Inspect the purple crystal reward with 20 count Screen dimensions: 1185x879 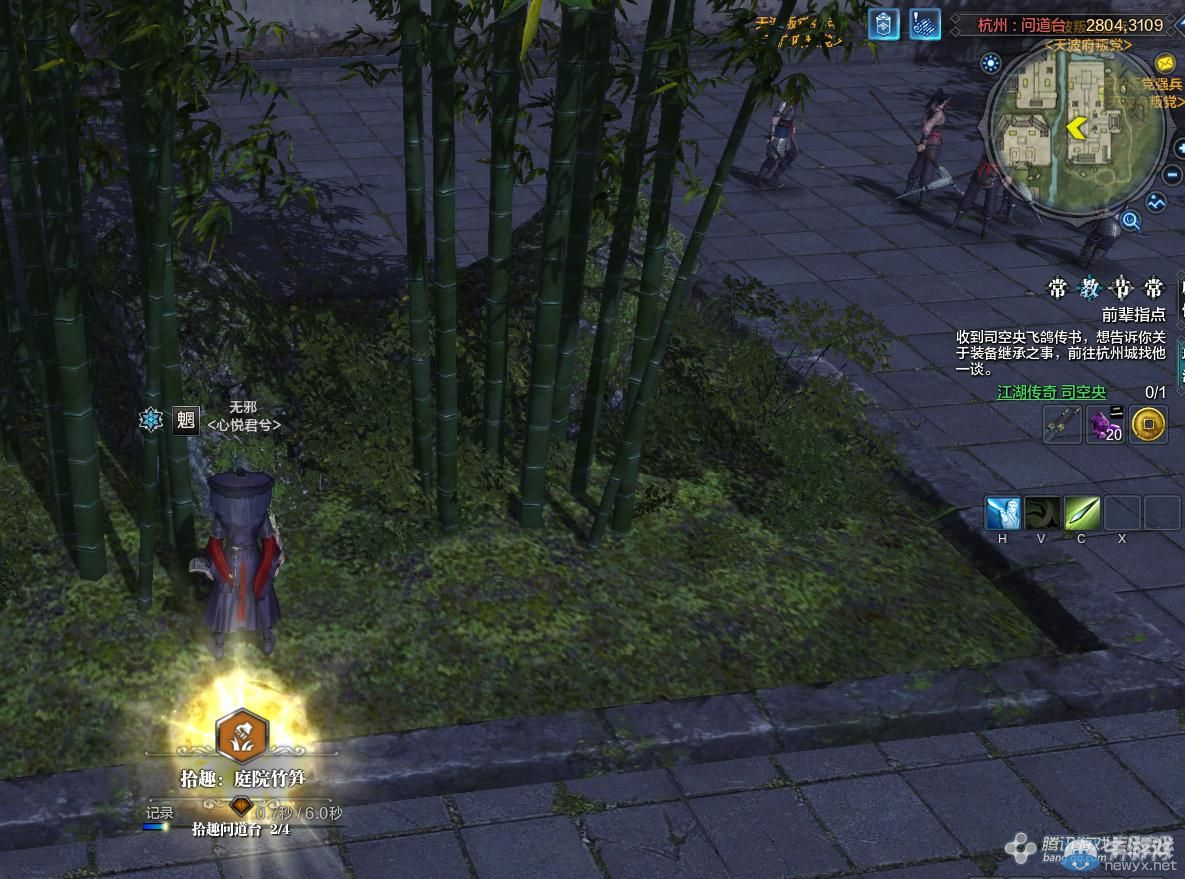click(1106, 425)
